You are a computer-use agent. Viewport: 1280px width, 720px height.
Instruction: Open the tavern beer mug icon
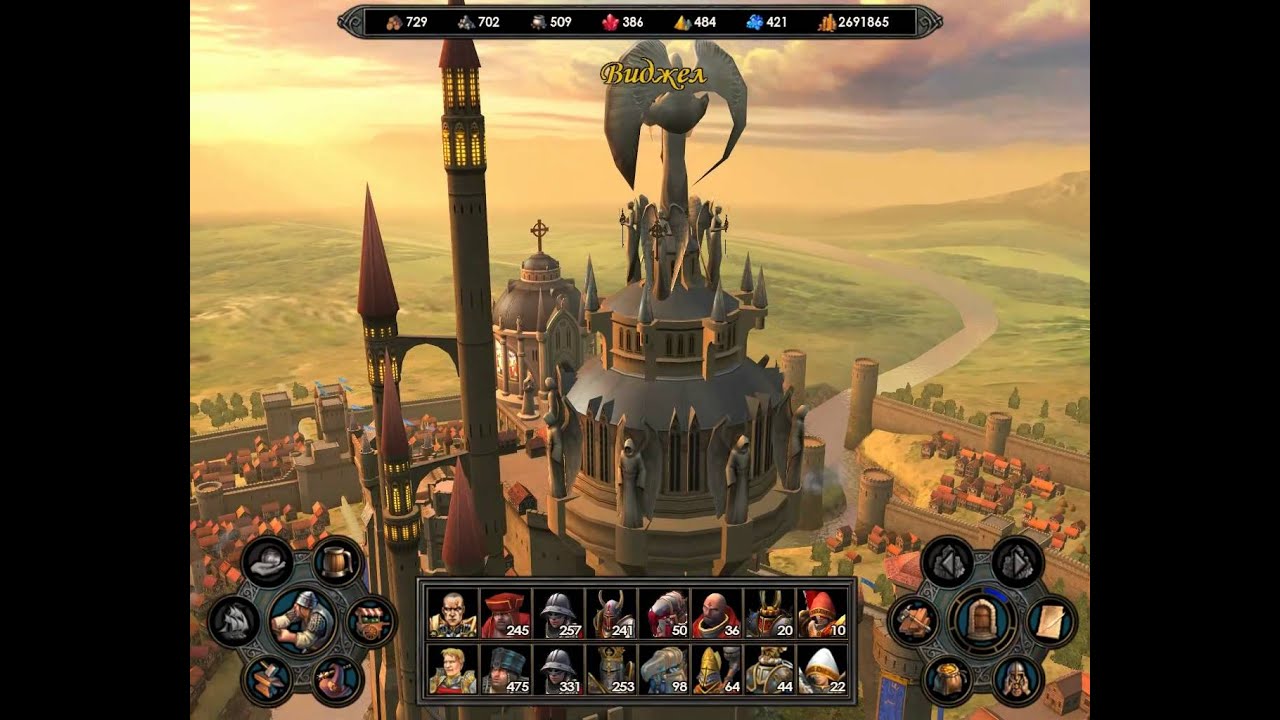pos(338,562)
